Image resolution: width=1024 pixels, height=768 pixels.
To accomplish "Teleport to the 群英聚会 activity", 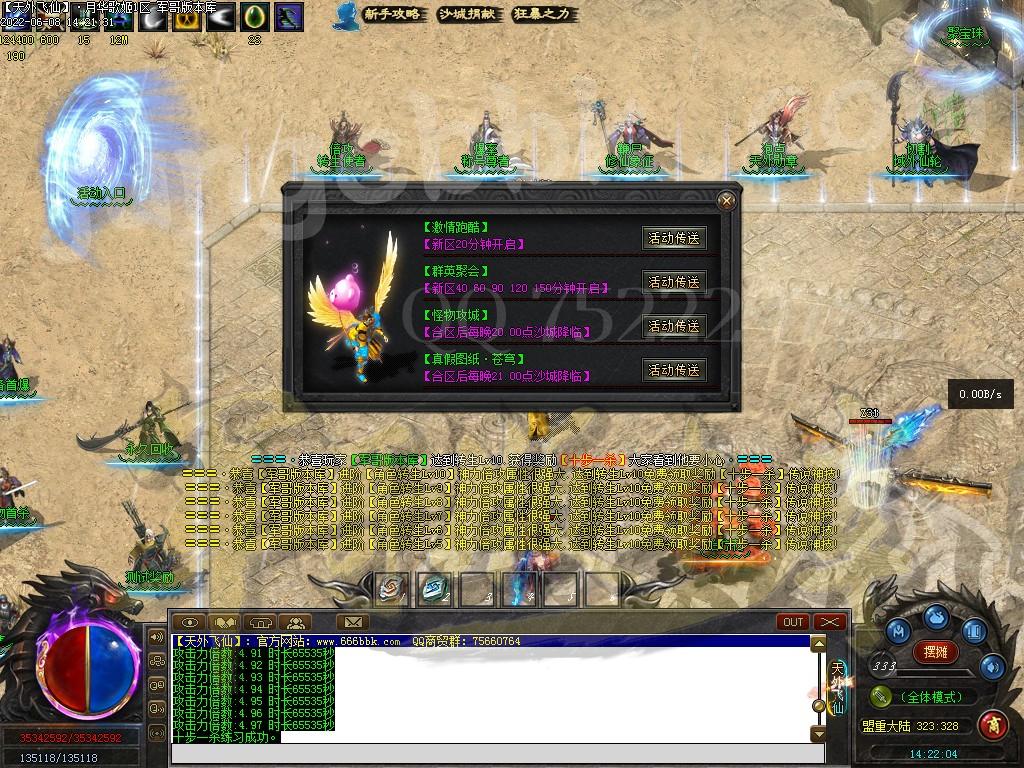I will tap(674, 282).
